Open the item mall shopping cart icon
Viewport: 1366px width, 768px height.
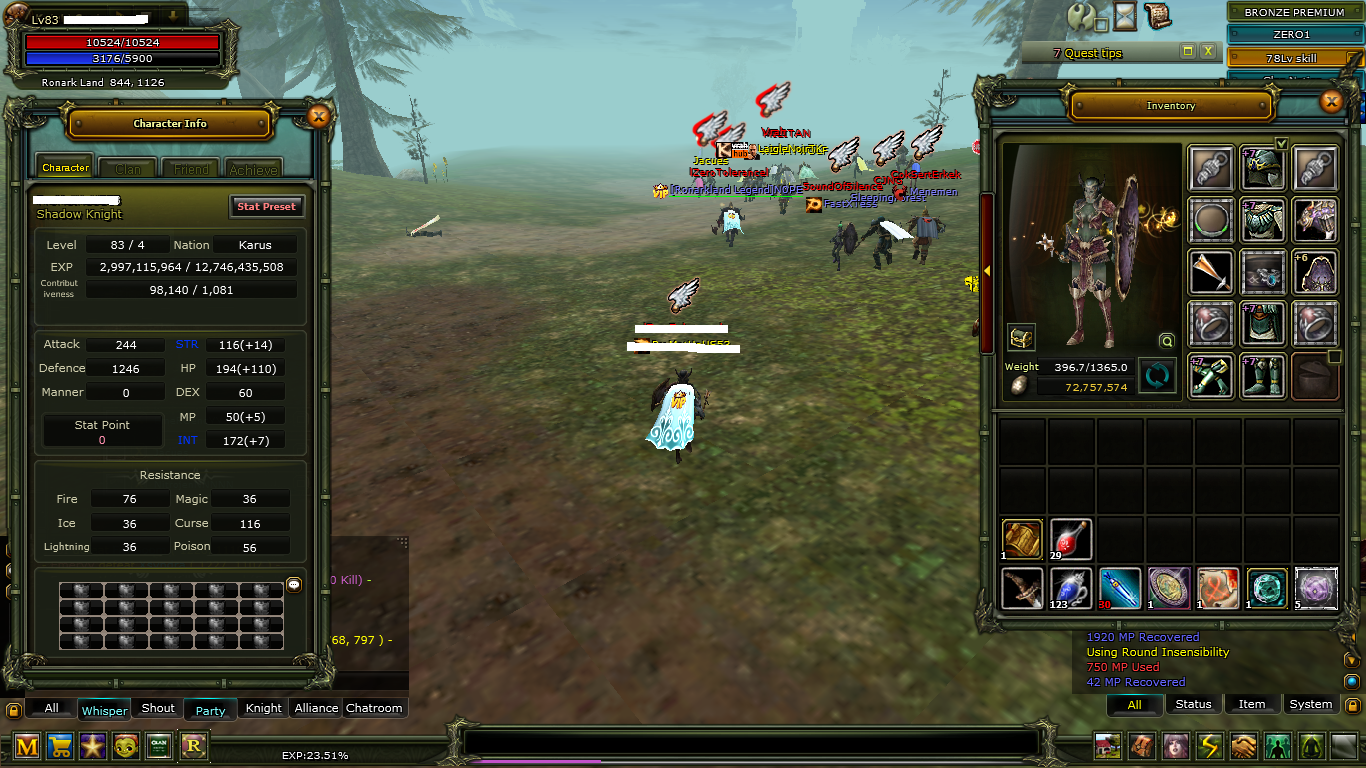click(60, 747)
